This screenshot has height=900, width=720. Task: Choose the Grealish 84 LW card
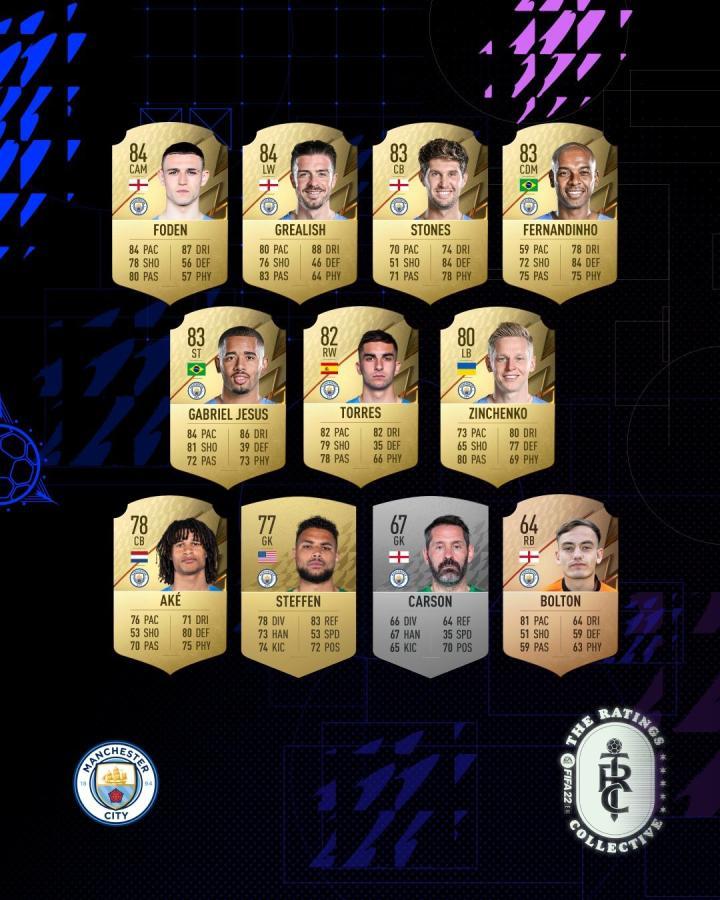click(299, 212)
